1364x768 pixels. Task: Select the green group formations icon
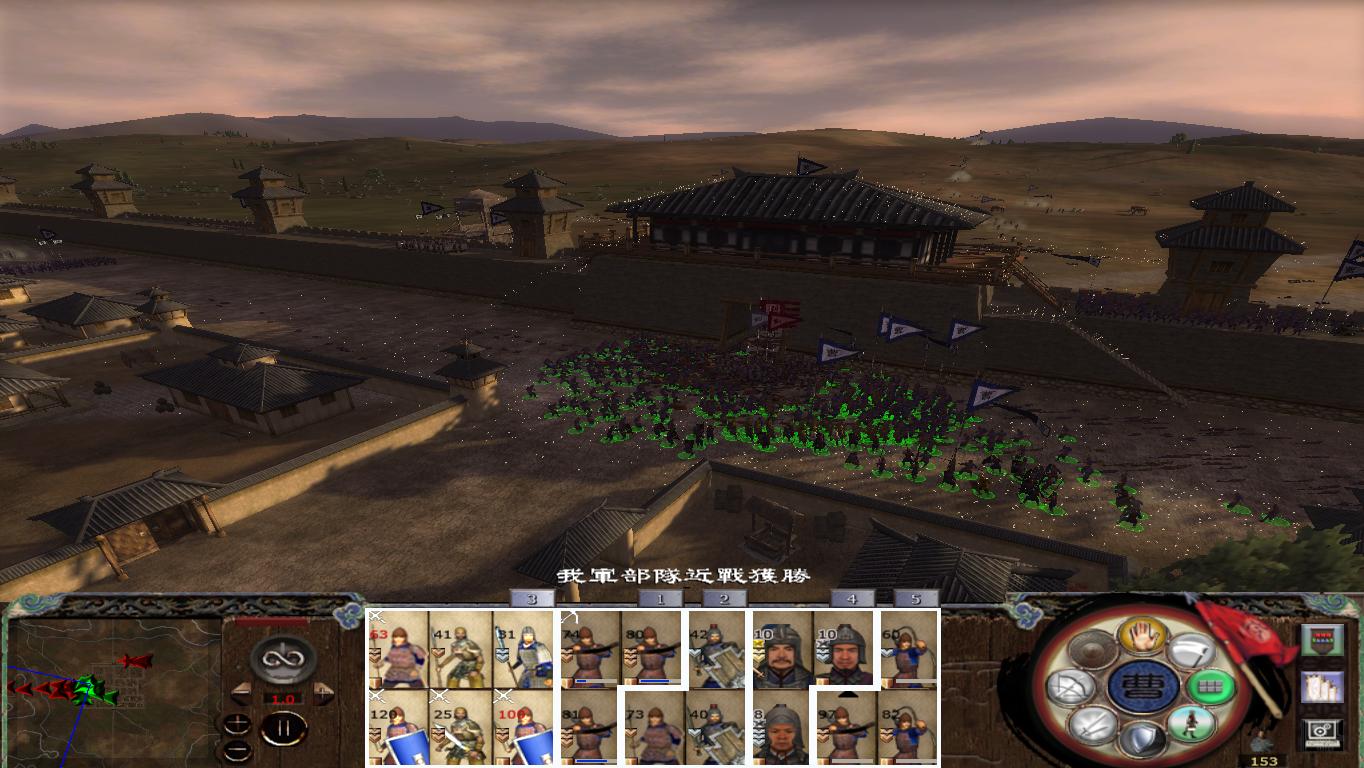point(1211,686)
